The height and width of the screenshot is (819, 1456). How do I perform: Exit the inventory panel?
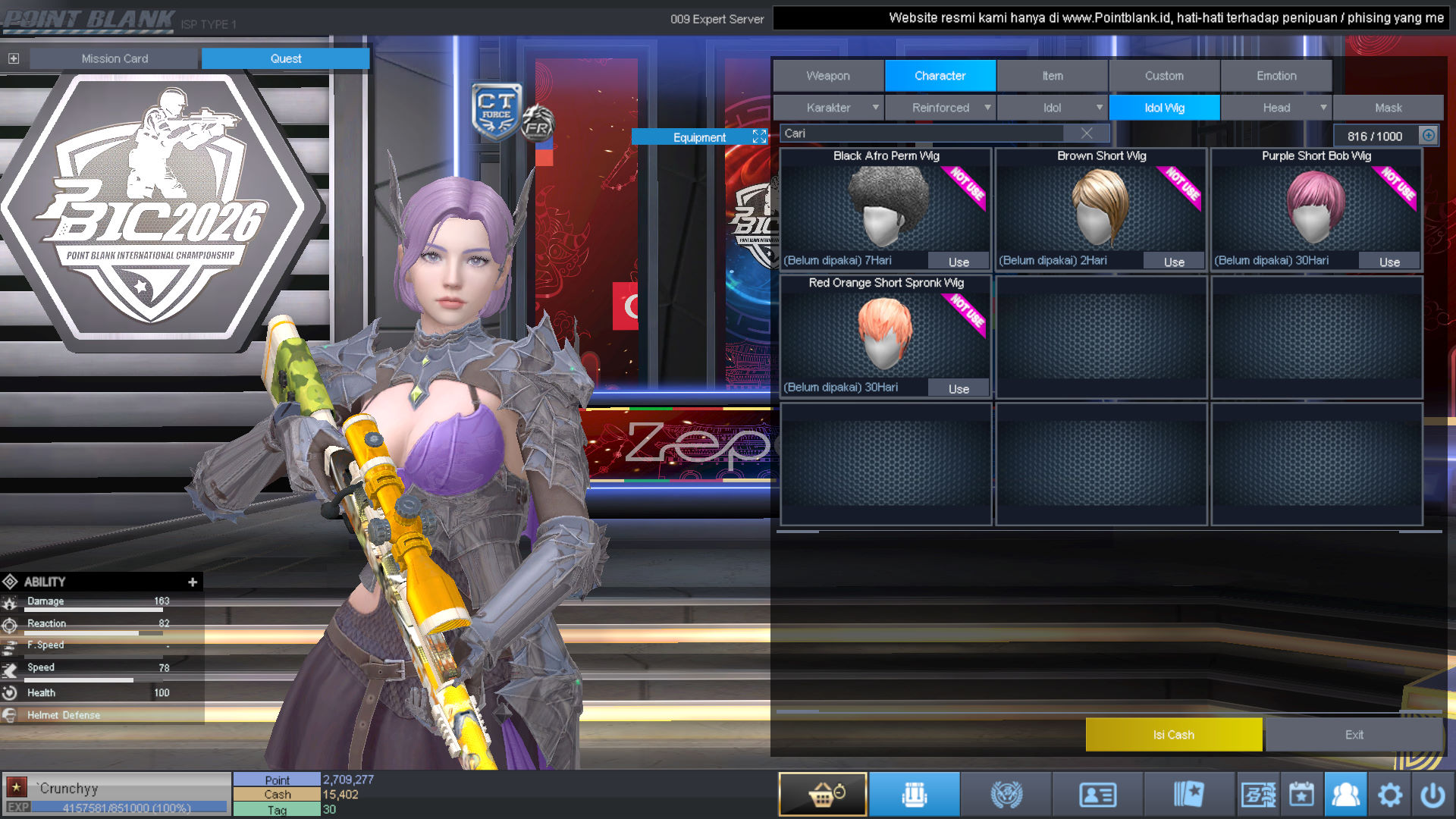point(1354,735)
